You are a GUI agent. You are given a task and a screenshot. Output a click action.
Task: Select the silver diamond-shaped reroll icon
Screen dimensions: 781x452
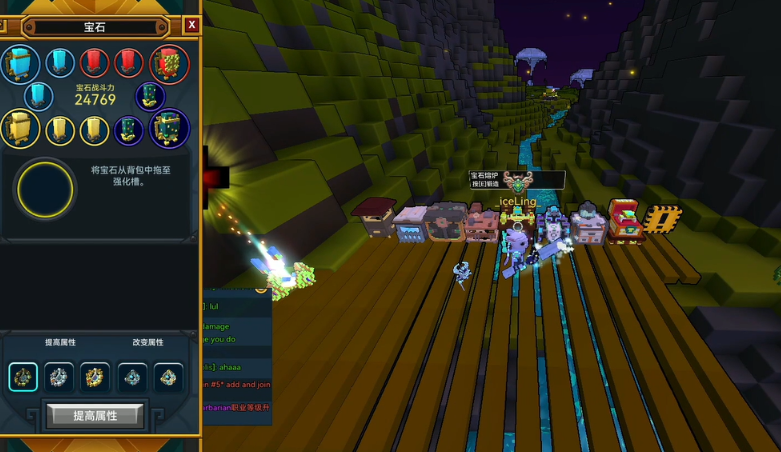pyautogui.click(x=133, y=377)
